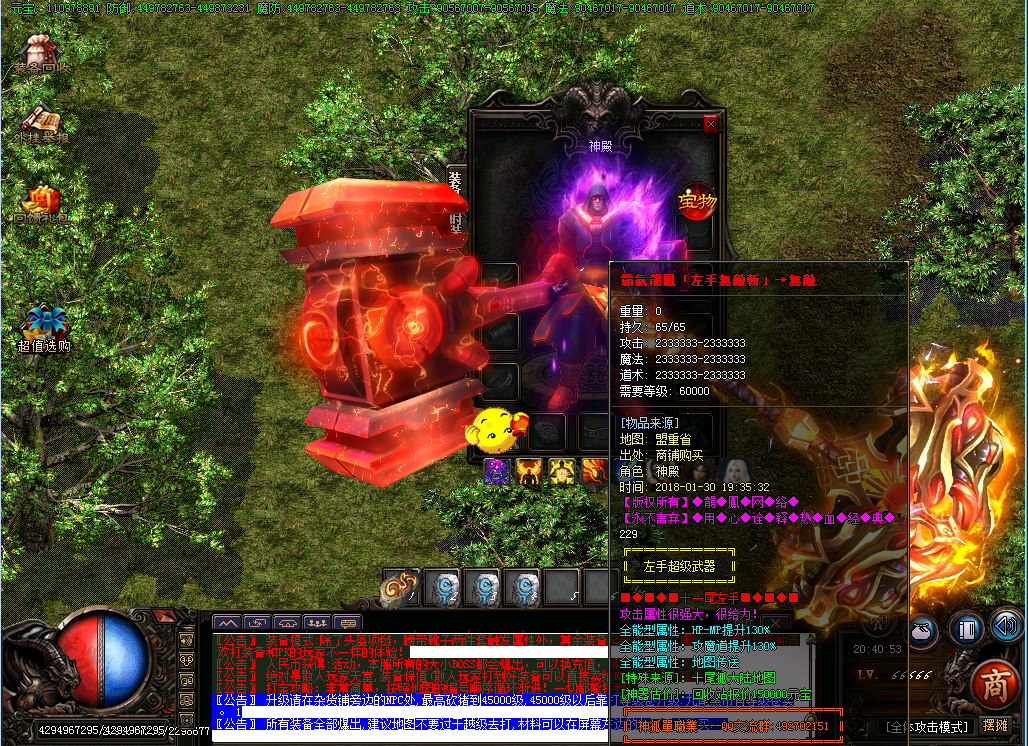
Task: Select the flame rune in hotbar slot 1
Action: 401,587
